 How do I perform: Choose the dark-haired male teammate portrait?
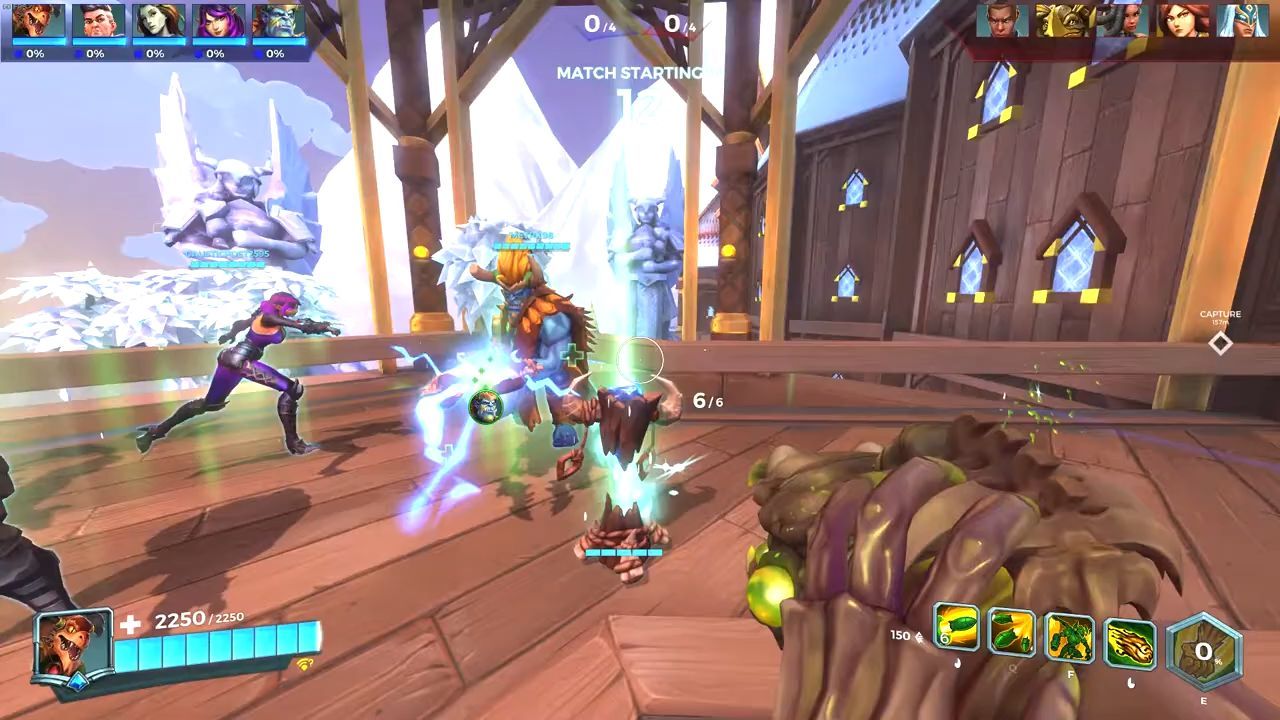(98, 21)
